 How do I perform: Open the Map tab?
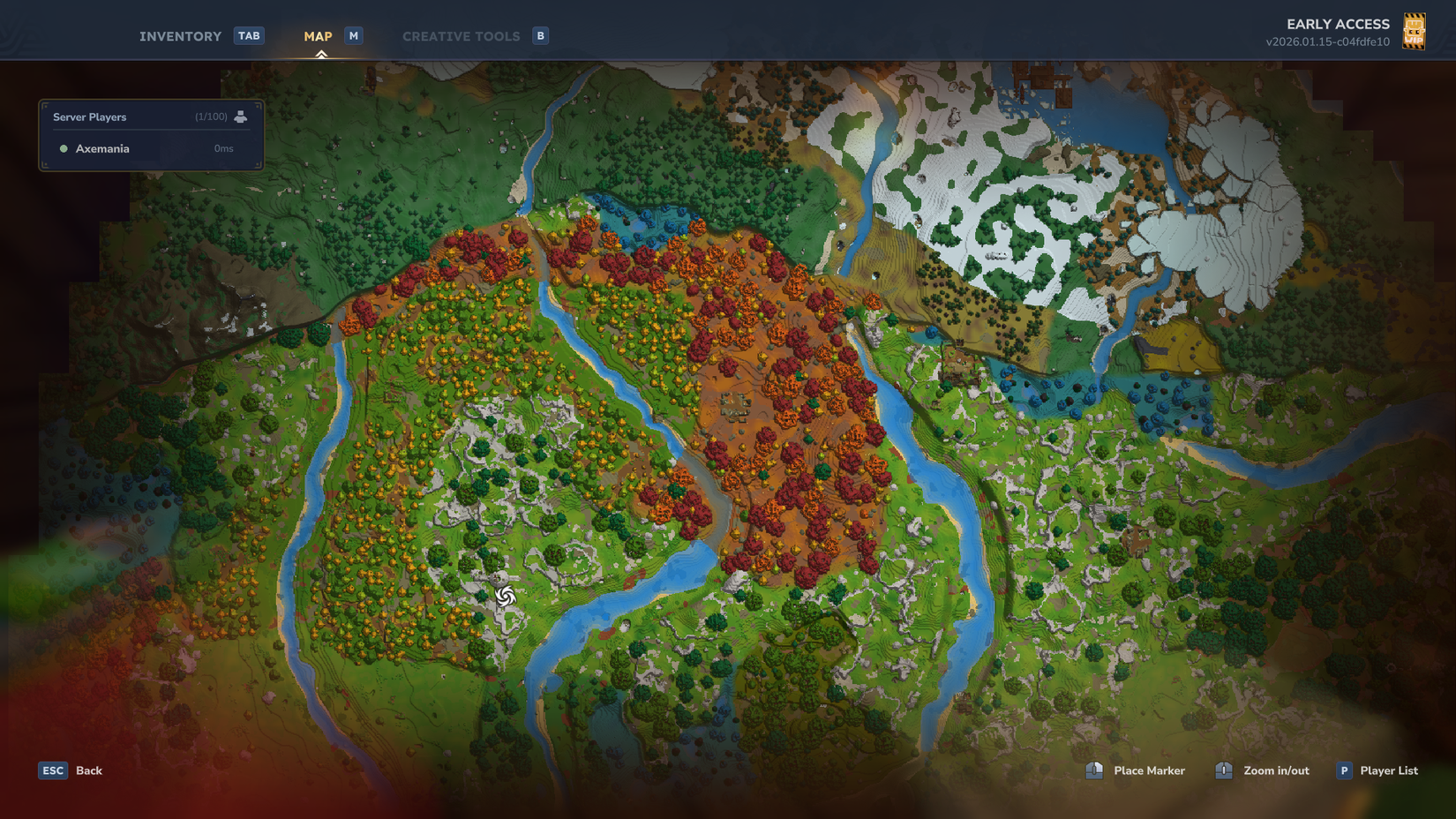(318, 35)
